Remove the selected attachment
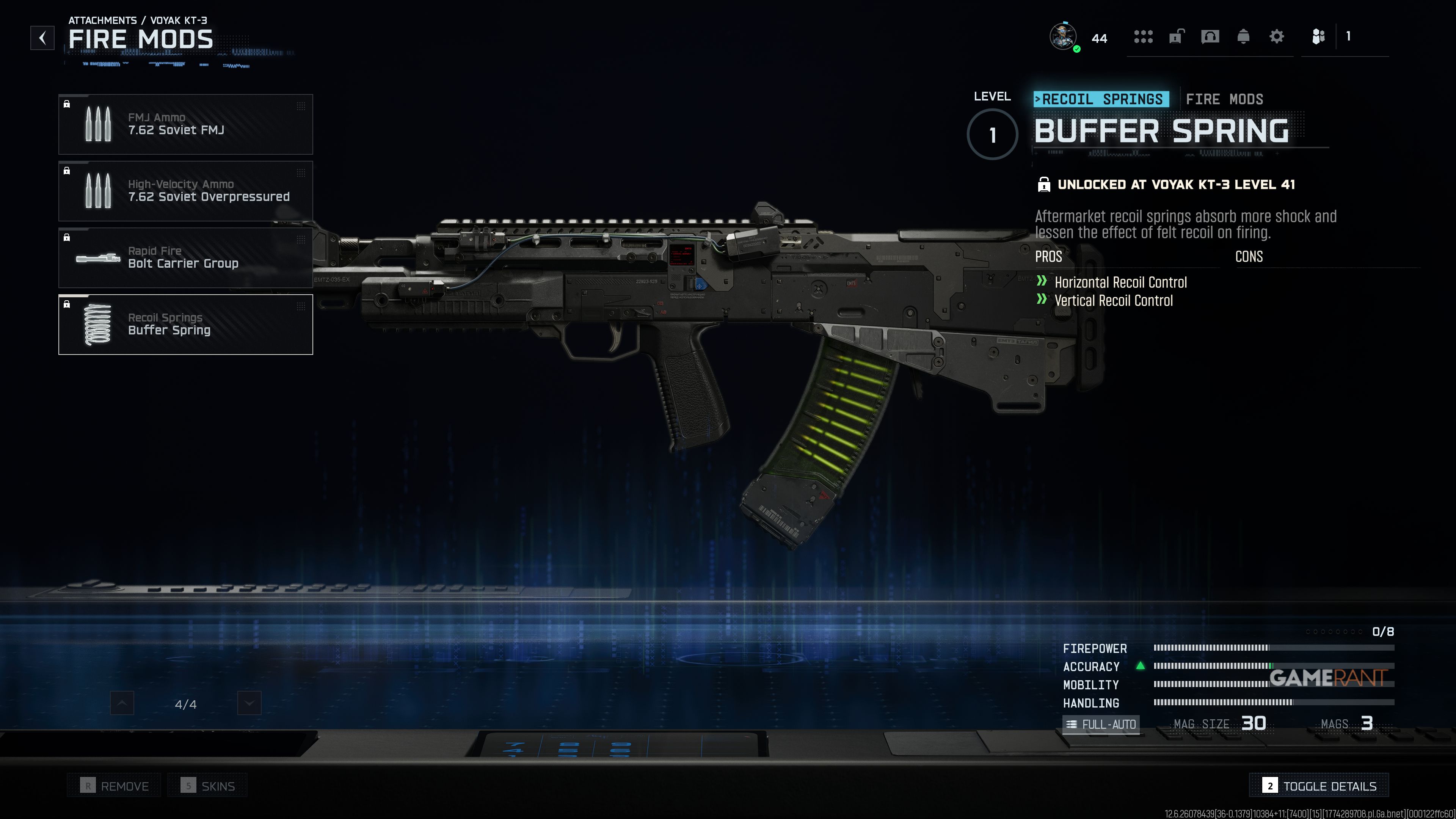The image size is (1456, 819). click(114, 786)
